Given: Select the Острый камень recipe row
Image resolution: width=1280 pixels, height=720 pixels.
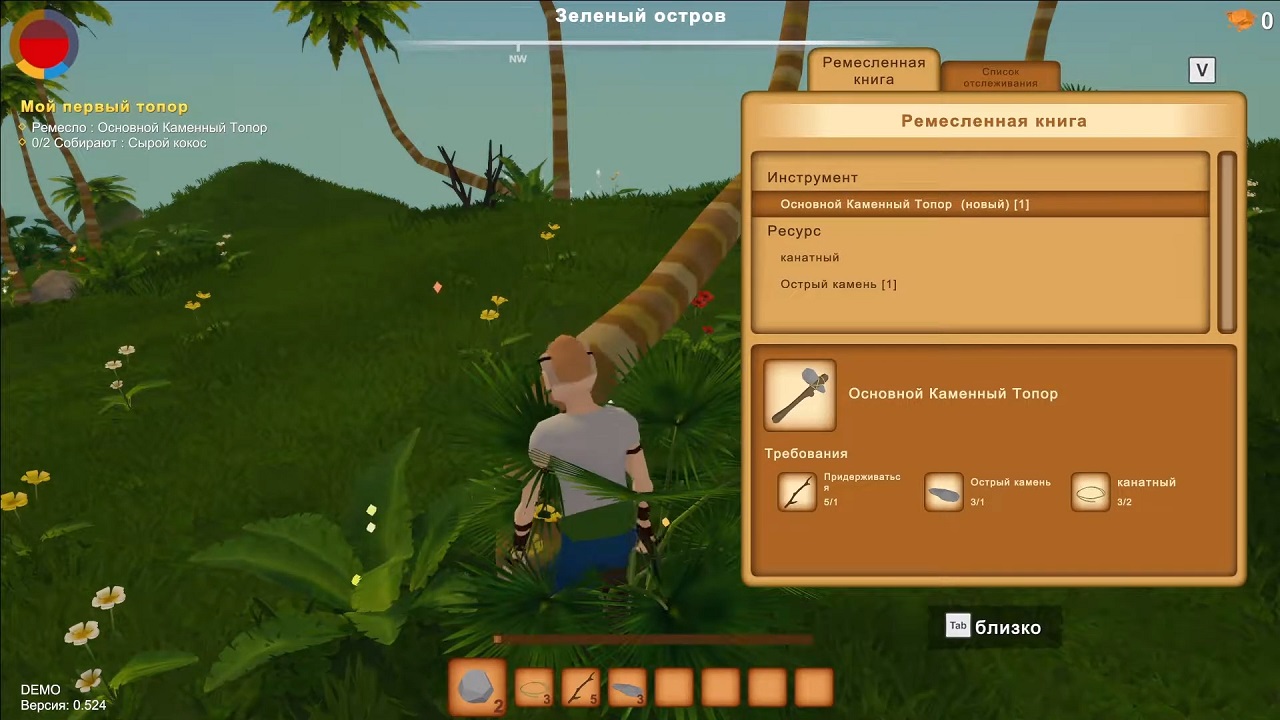Looking at the screenshot, I should pyautogui.click(x=838, y=284).
